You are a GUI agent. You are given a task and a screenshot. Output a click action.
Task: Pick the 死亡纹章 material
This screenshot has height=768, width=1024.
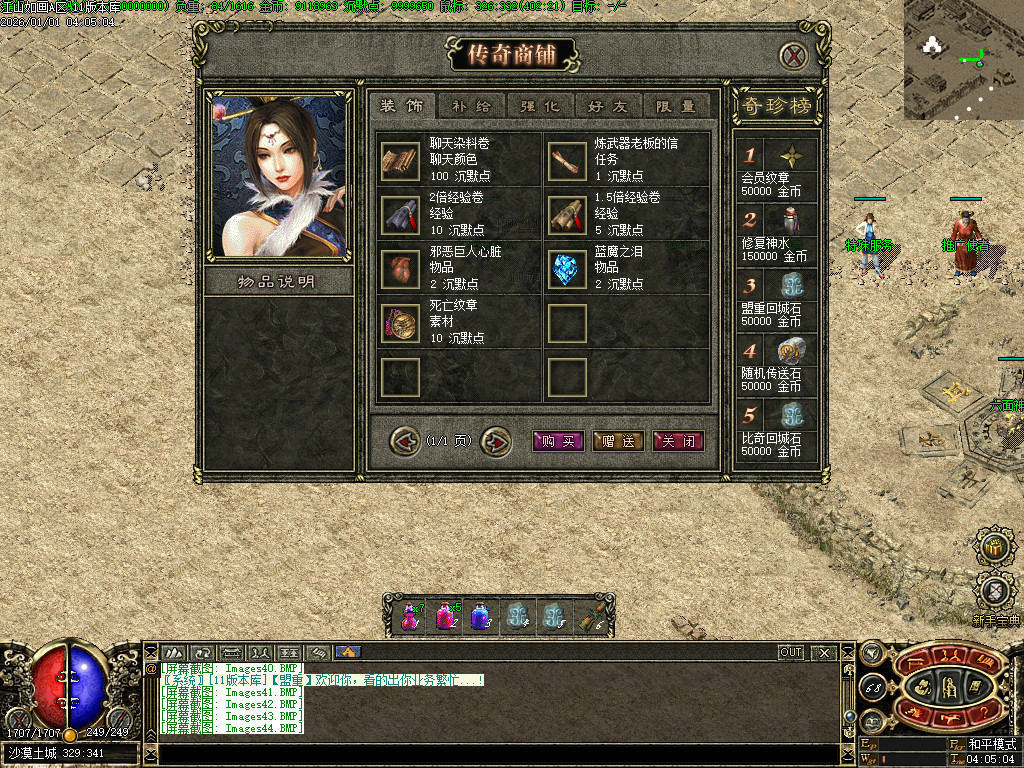click(400, 323)
